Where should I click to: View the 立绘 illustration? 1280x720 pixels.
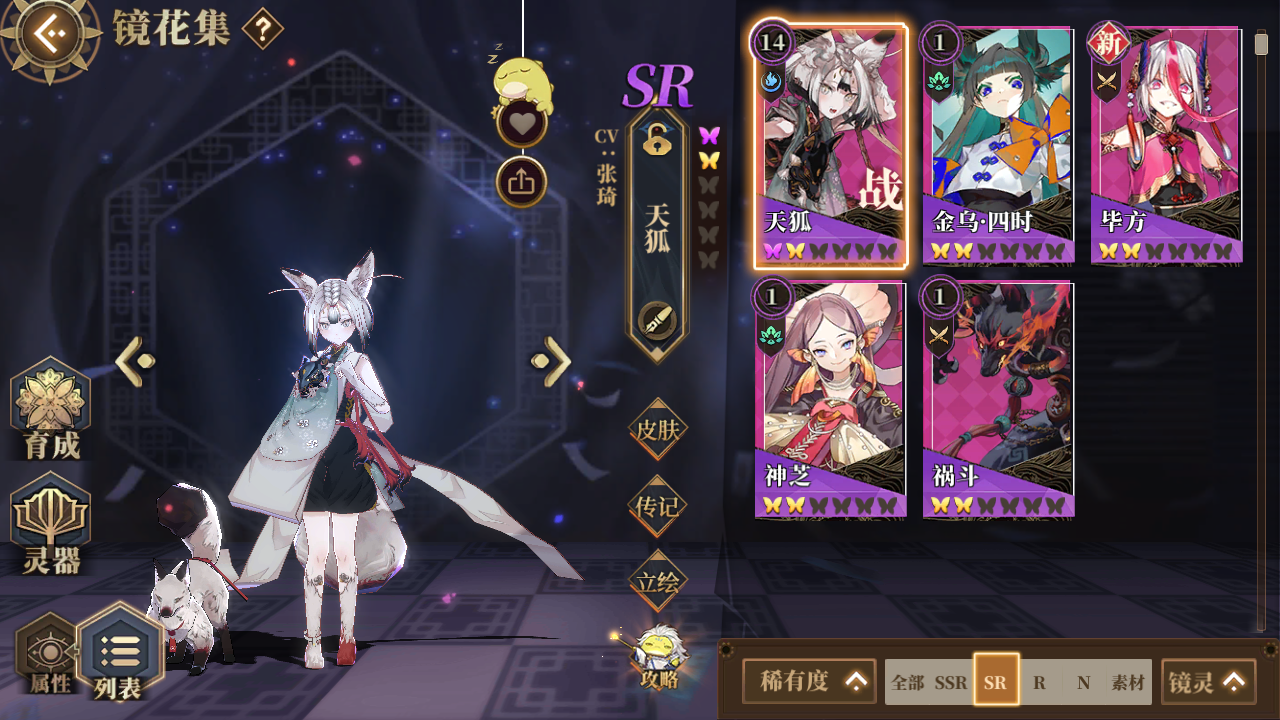657,581
